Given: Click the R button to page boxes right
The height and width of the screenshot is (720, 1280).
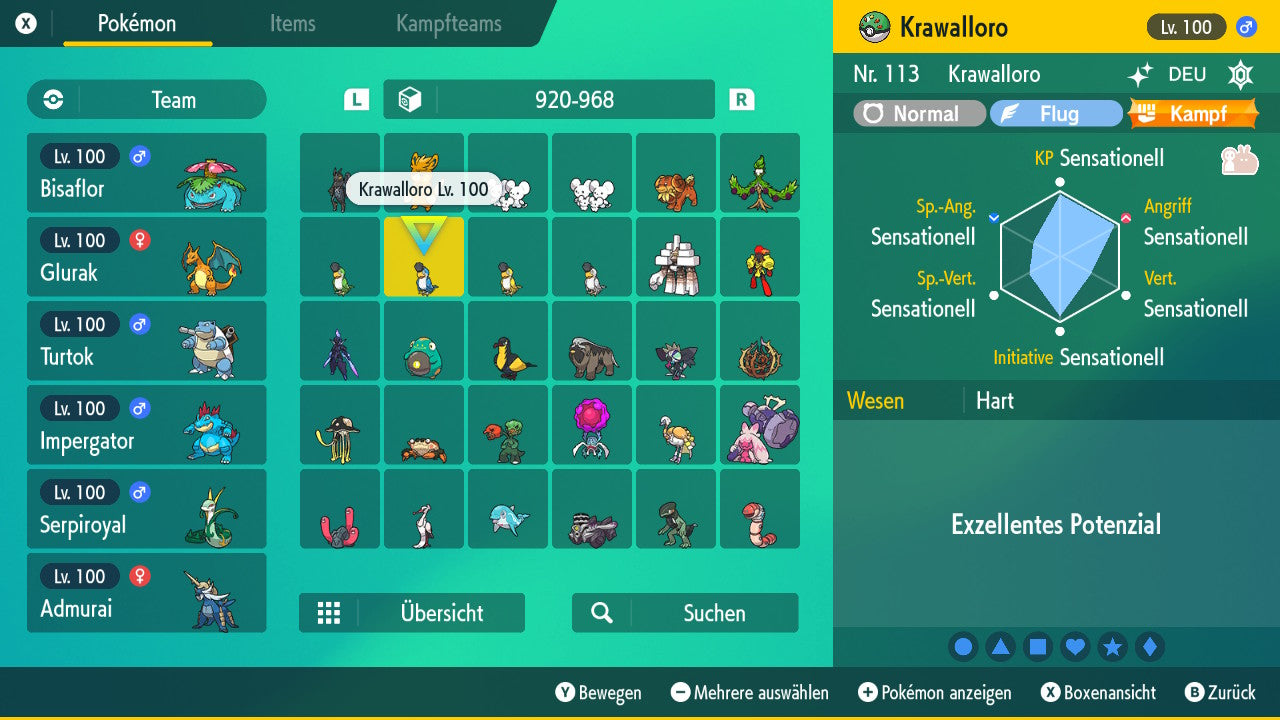Looking at the screenshot, I should [x=740, y=99].
